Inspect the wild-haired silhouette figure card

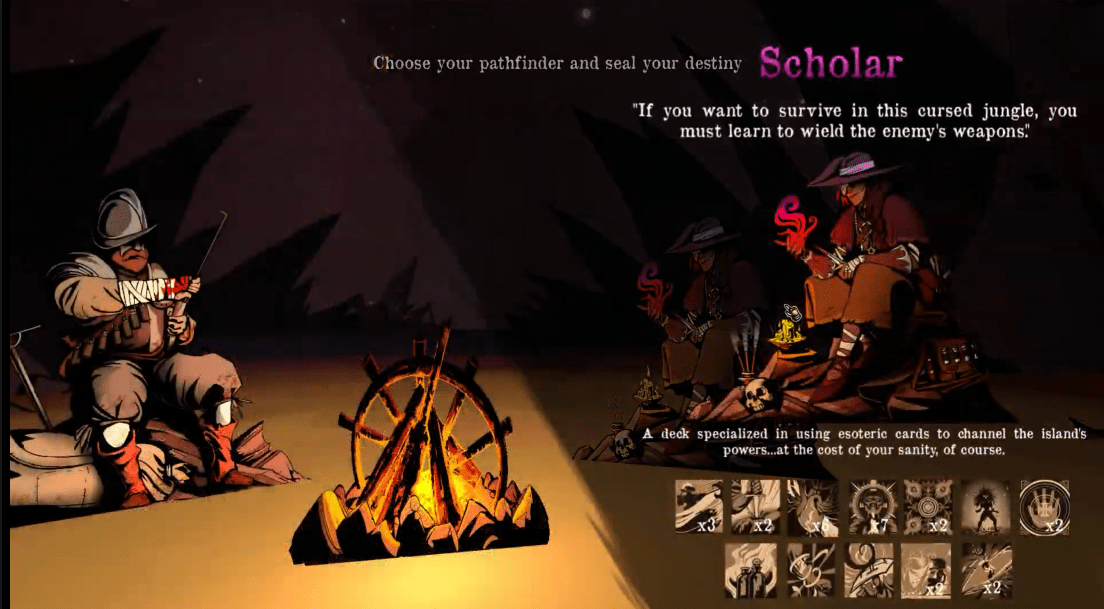[986, 505]
